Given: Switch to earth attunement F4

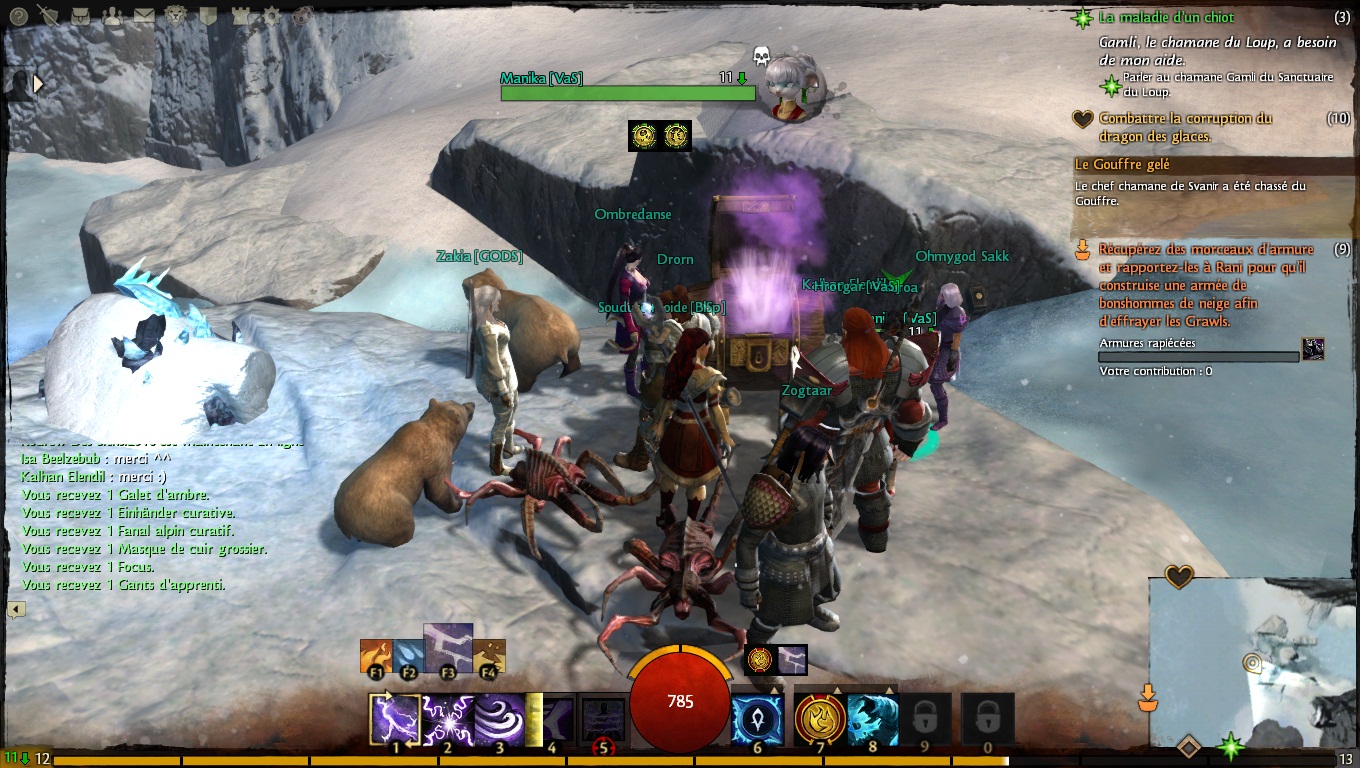Looking at the screenshot, I should (489, 656).
